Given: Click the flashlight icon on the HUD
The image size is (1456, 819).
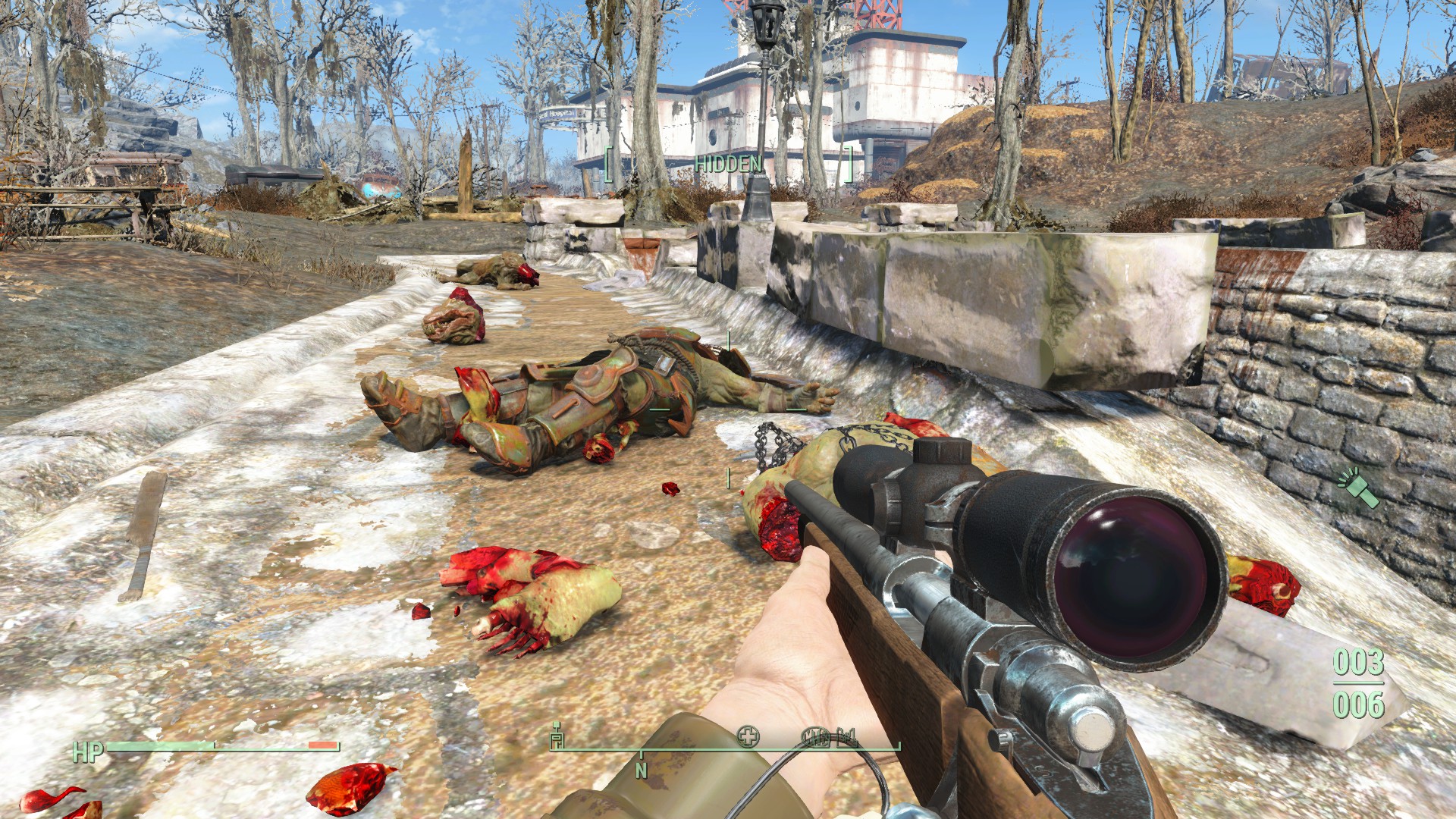Looking at the screenshot, I should pyautogui.click(x=1358, y=488).
